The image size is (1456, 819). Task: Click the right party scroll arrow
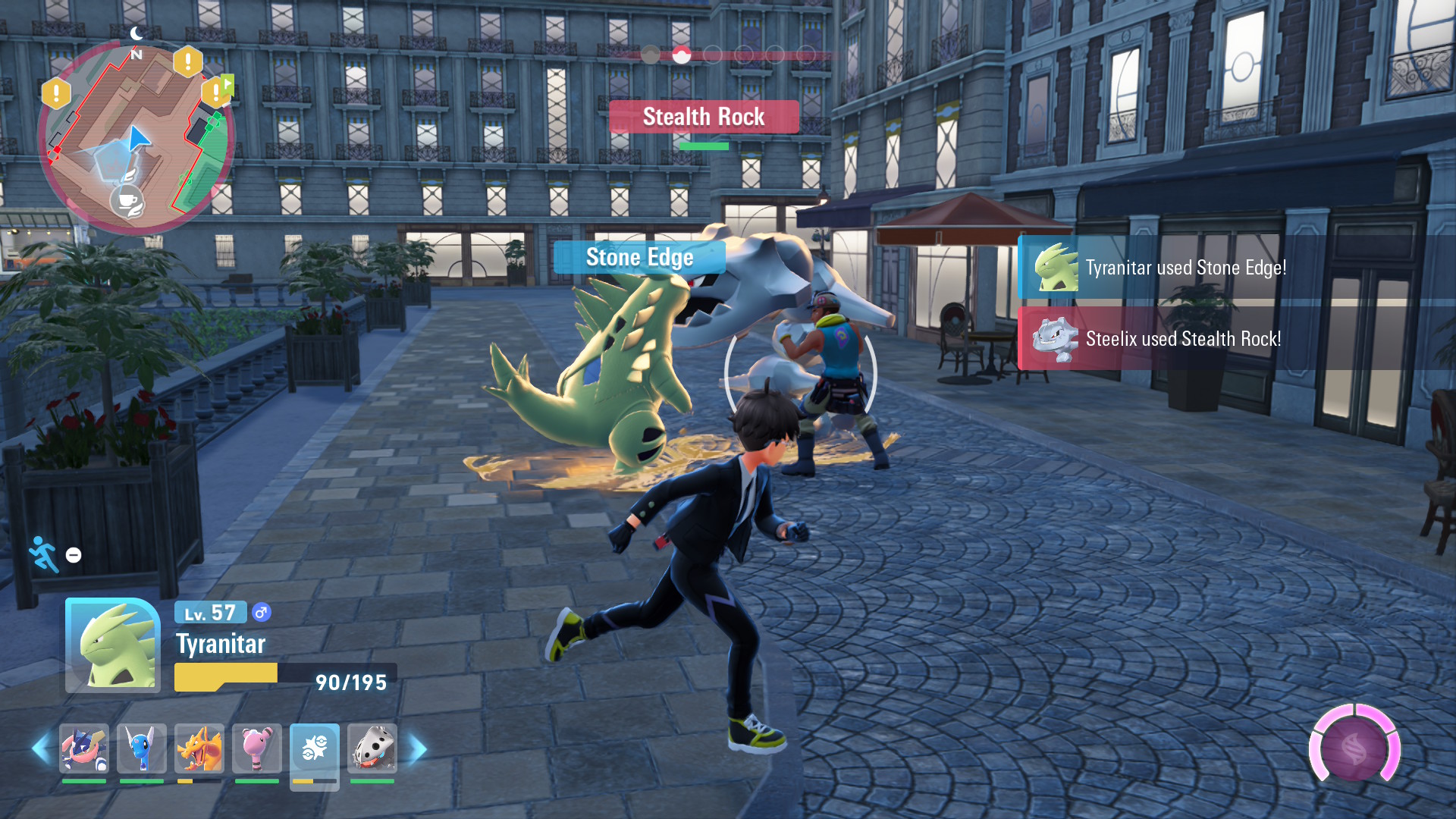(418, 749)
